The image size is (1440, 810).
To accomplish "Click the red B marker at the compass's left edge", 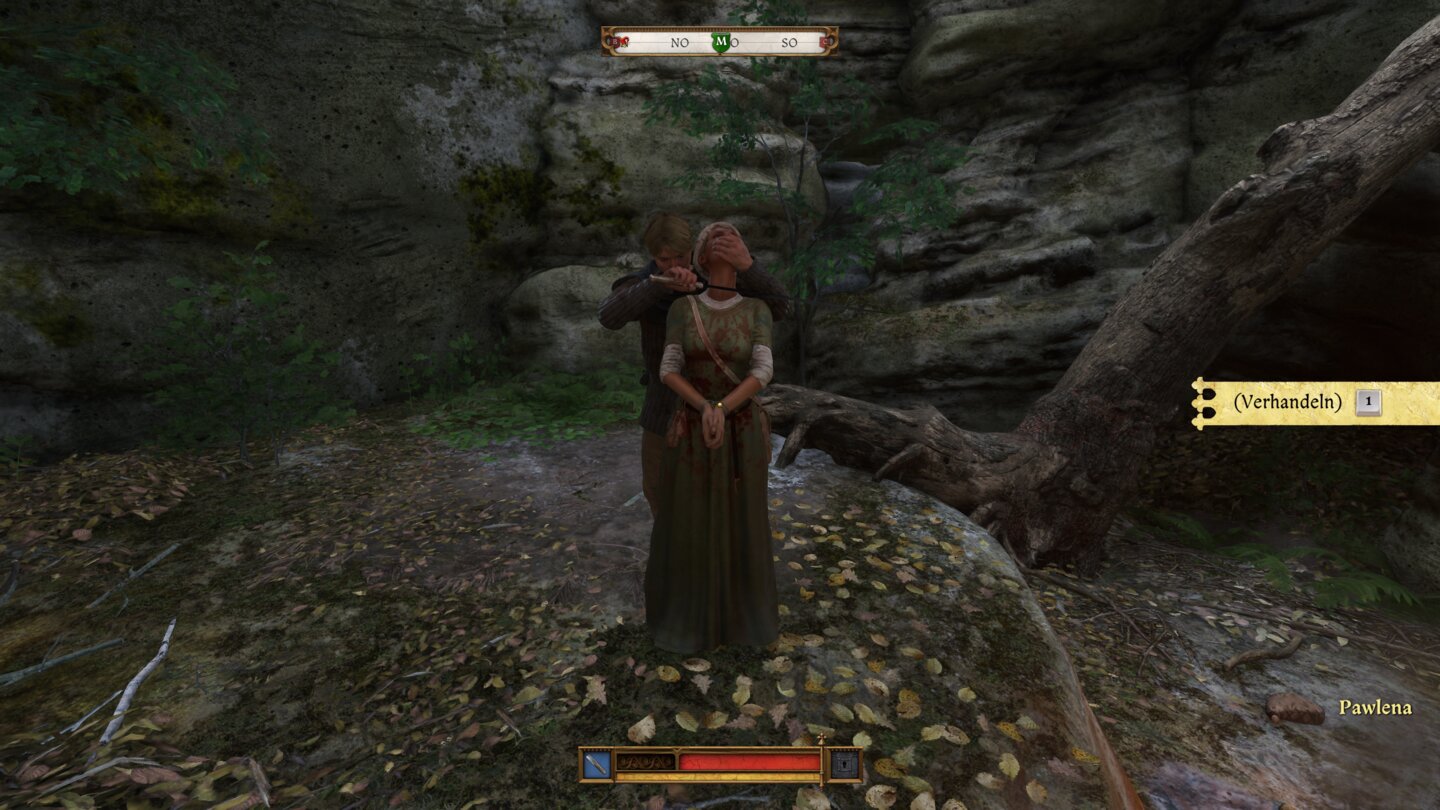I will click(x=615, y=42).
